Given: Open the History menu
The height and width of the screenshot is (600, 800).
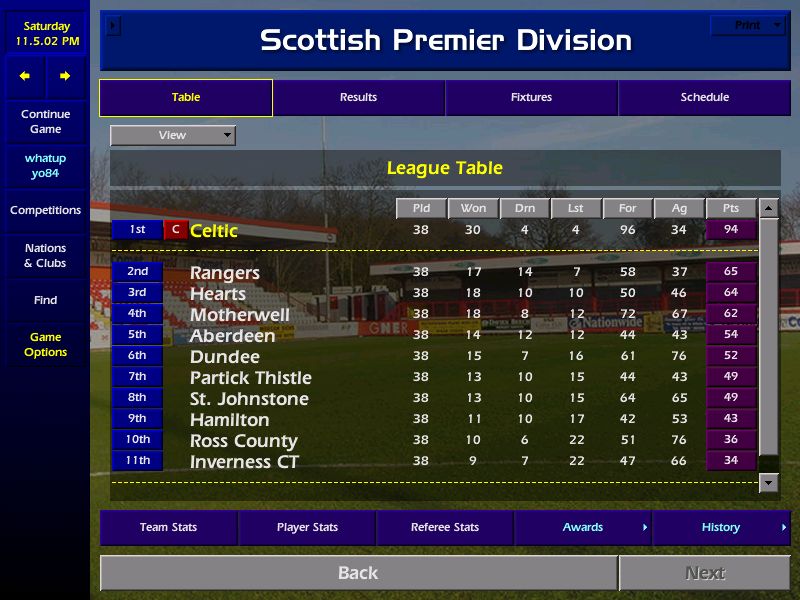Looking at the screenshot, I should tap(721, 528).
